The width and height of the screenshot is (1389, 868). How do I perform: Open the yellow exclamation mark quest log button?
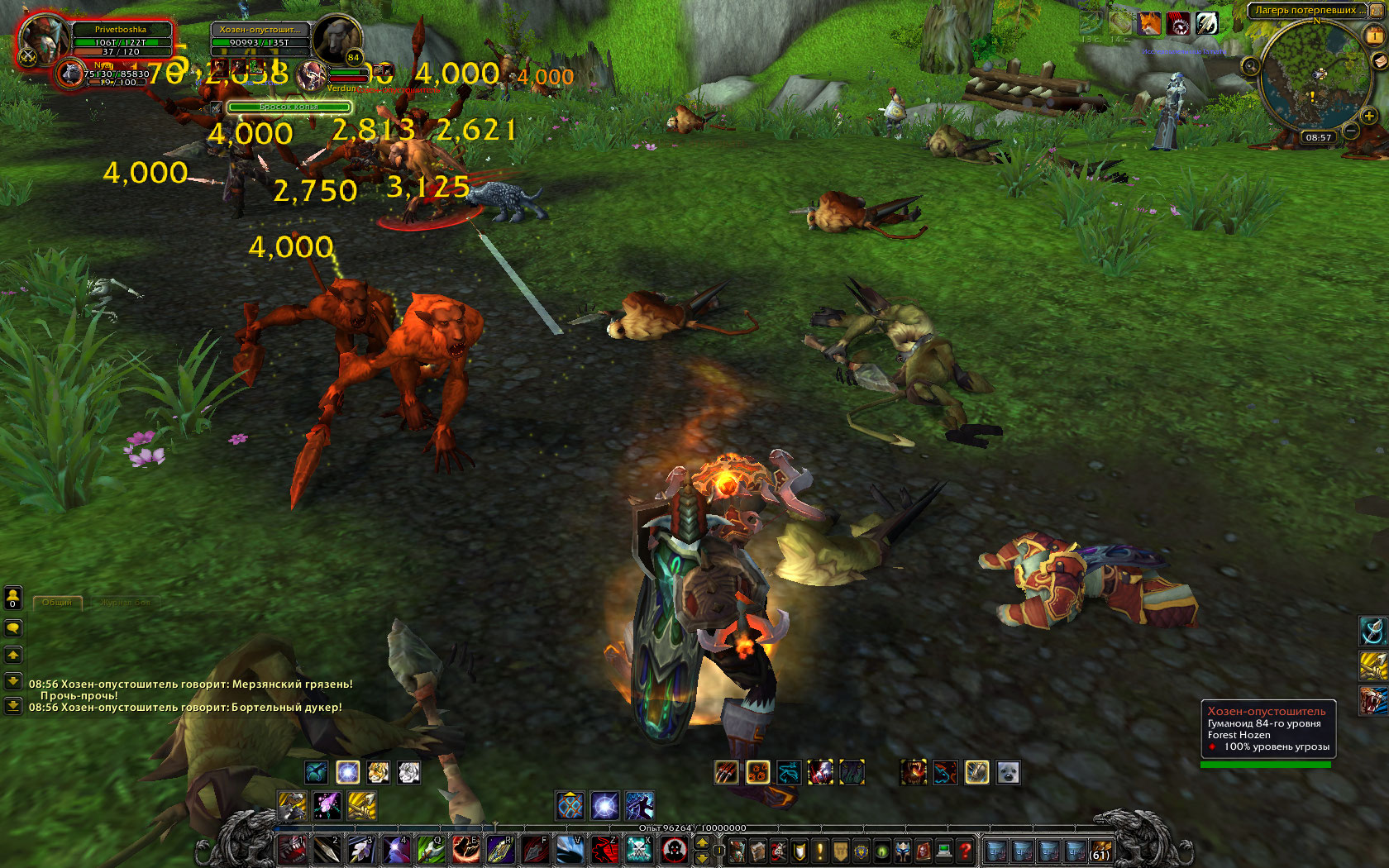pyautogui.click(x=820, y=850)
